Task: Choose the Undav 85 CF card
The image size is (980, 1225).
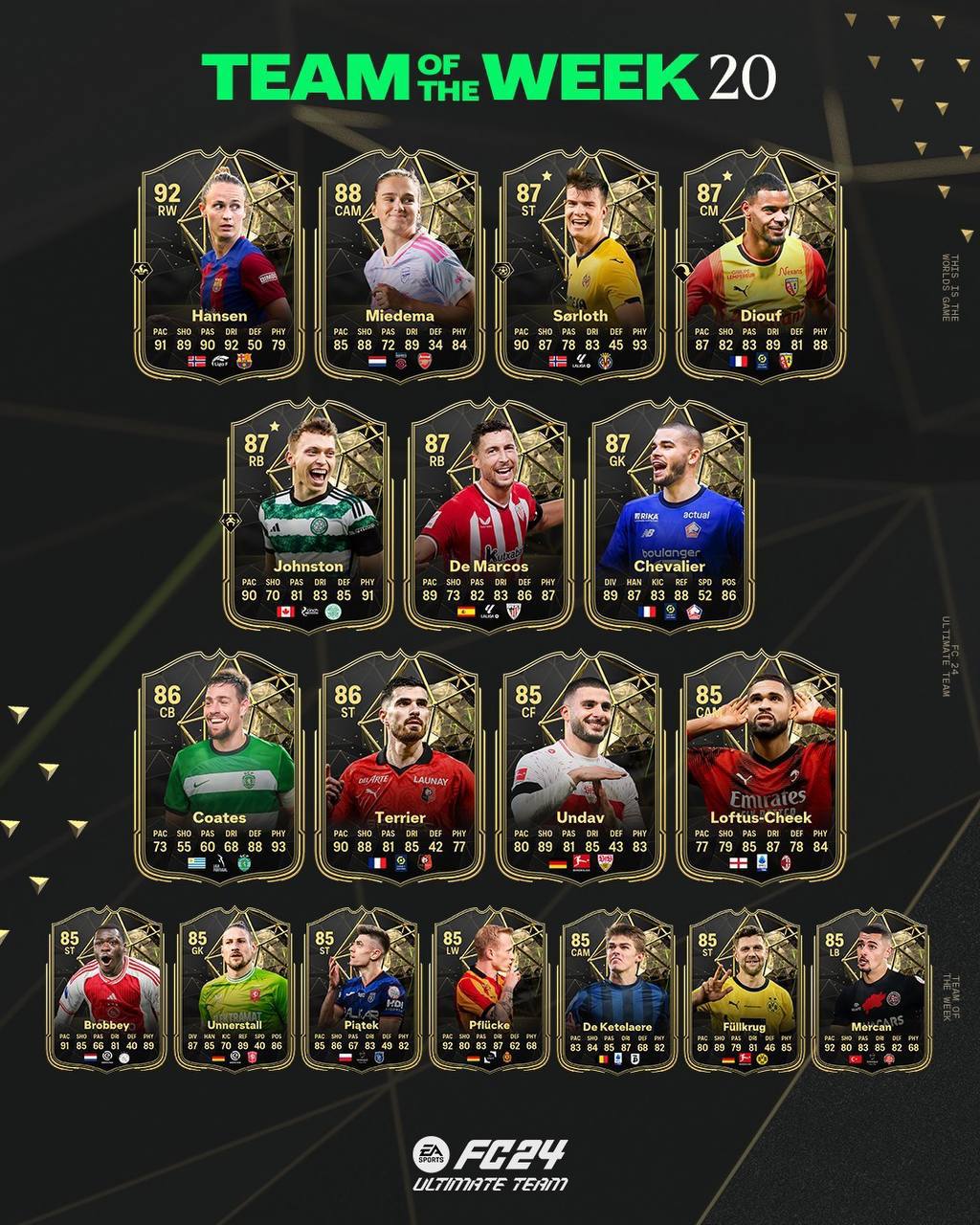Action: 580,766
